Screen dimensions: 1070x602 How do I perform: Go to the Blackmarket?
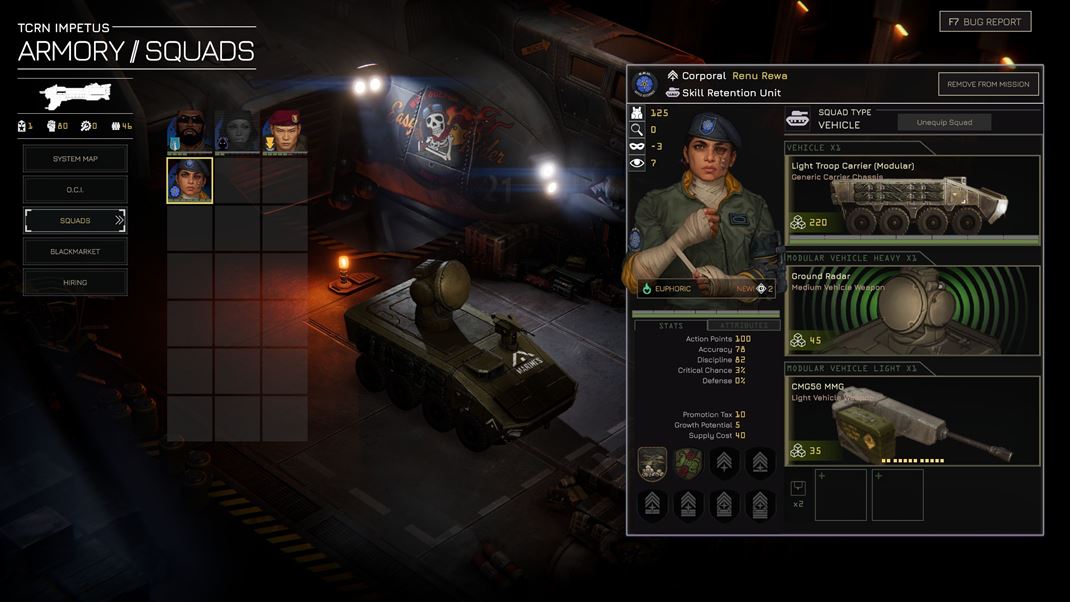[75, 252]
